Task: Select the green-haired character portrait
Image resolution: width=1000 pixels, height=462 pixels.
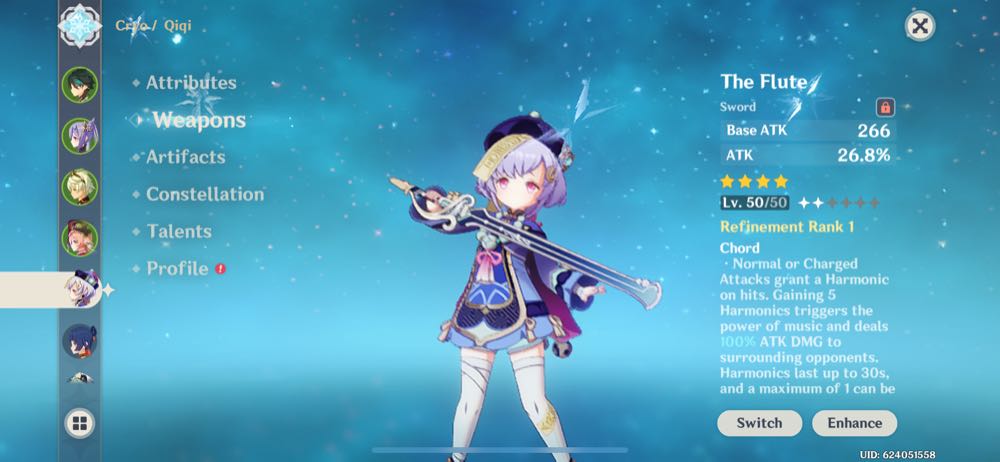Action: pyautogui.click(x=79, y=85)
